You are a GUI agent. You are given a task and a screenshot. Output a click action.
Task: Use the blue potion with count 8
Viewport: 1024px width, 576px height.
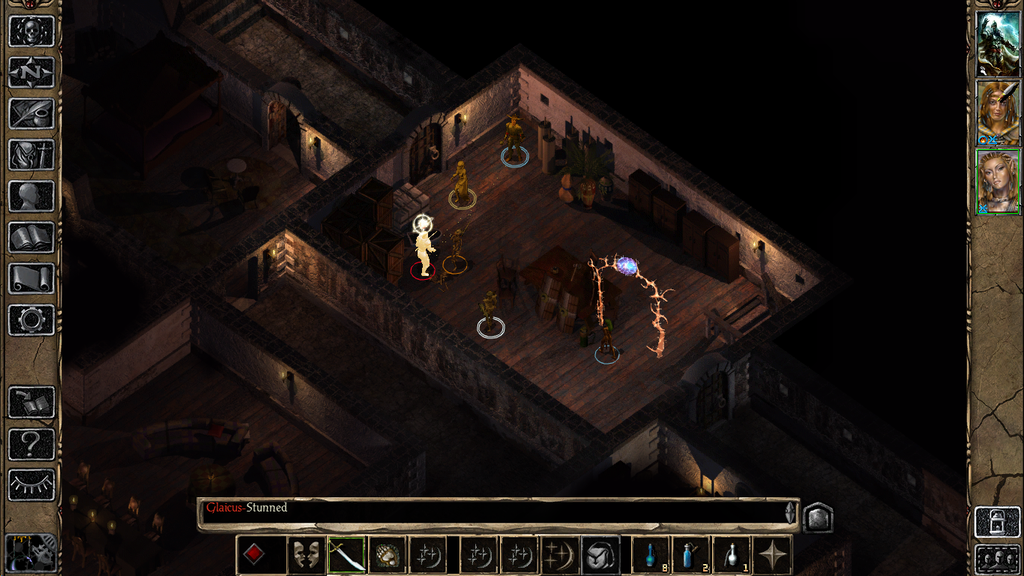pyautogui.click(x=650, y=555)
